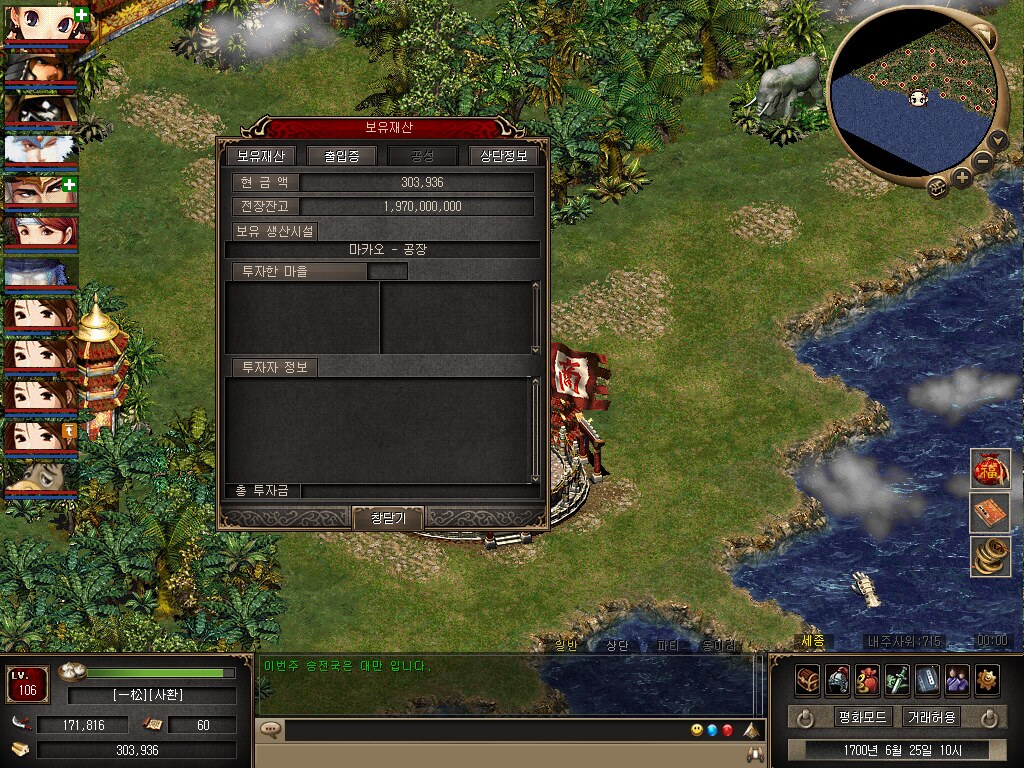1024x768 pixels.
Task: Open the helmet equipment icon
Action: point(838,680)
